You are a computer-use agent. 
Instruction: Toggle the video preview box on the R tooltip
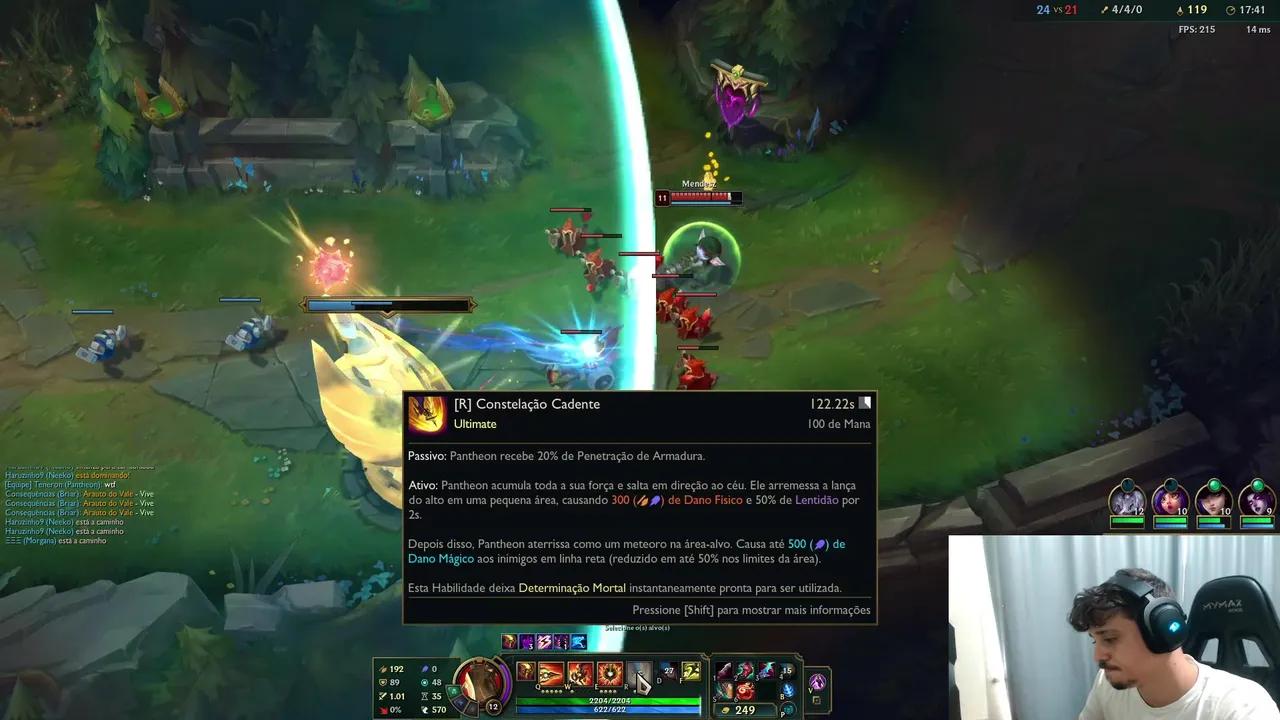[864, 401]
